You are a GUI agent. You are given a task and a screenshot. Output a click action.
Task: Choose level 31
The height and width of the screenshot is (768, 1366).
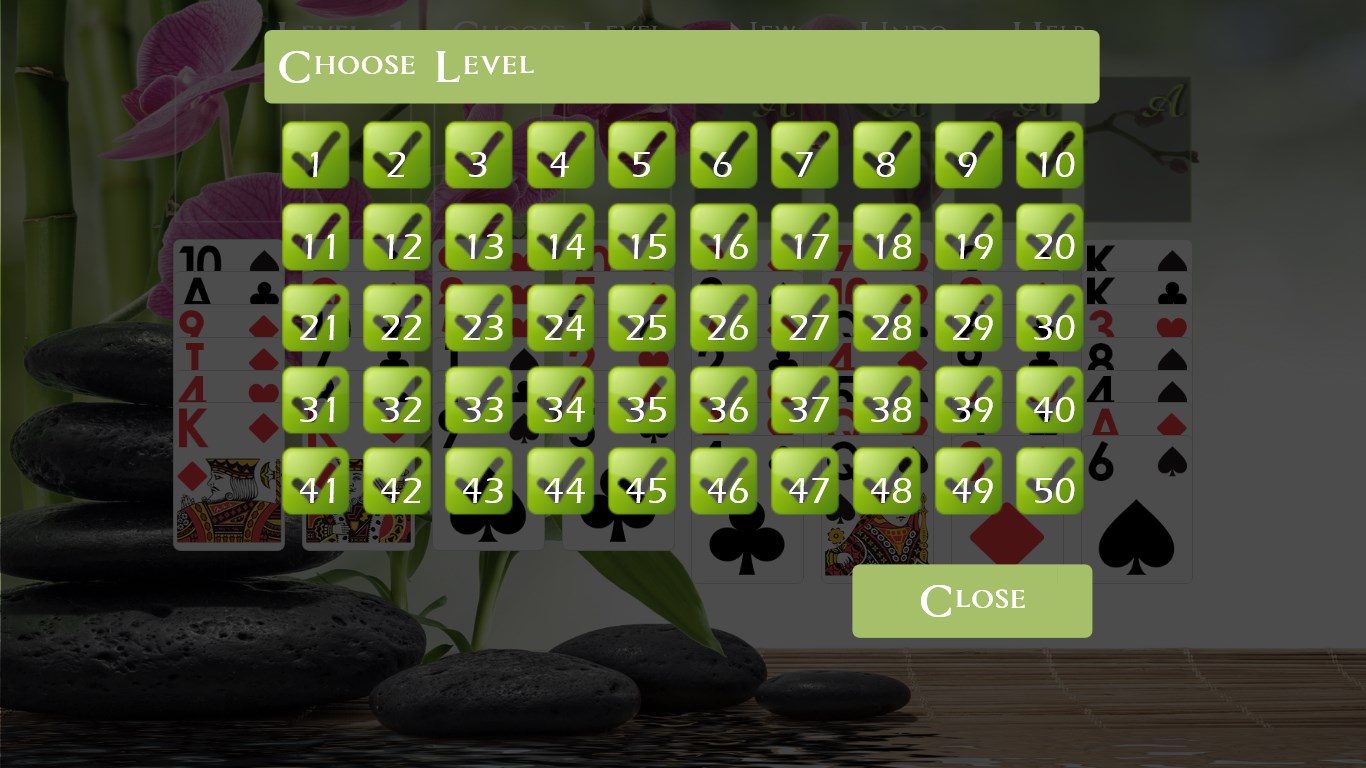point(315,401)
